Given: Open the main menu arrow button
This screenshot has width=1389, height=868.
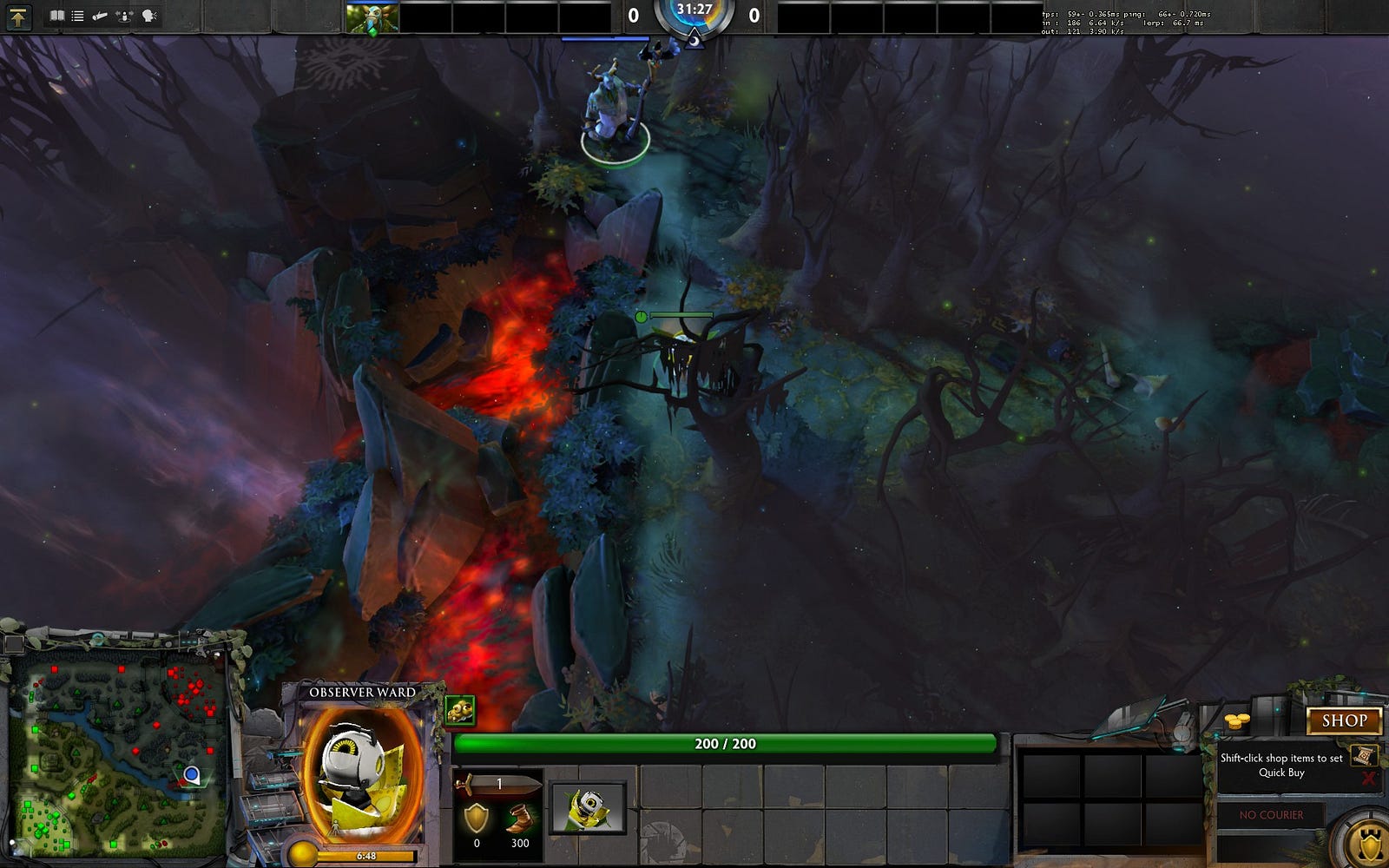Looking at the screenshot, I should [x=18, y=16].
